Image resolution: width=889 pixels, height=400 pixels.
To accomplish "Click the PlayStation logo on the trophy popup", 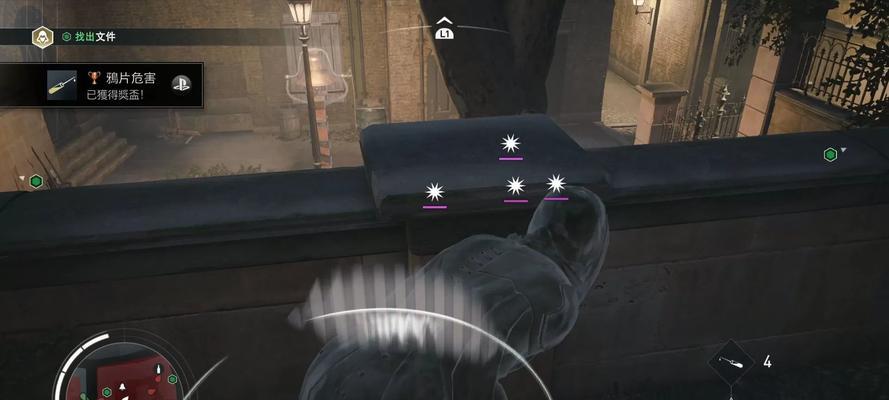I will 181,85.
